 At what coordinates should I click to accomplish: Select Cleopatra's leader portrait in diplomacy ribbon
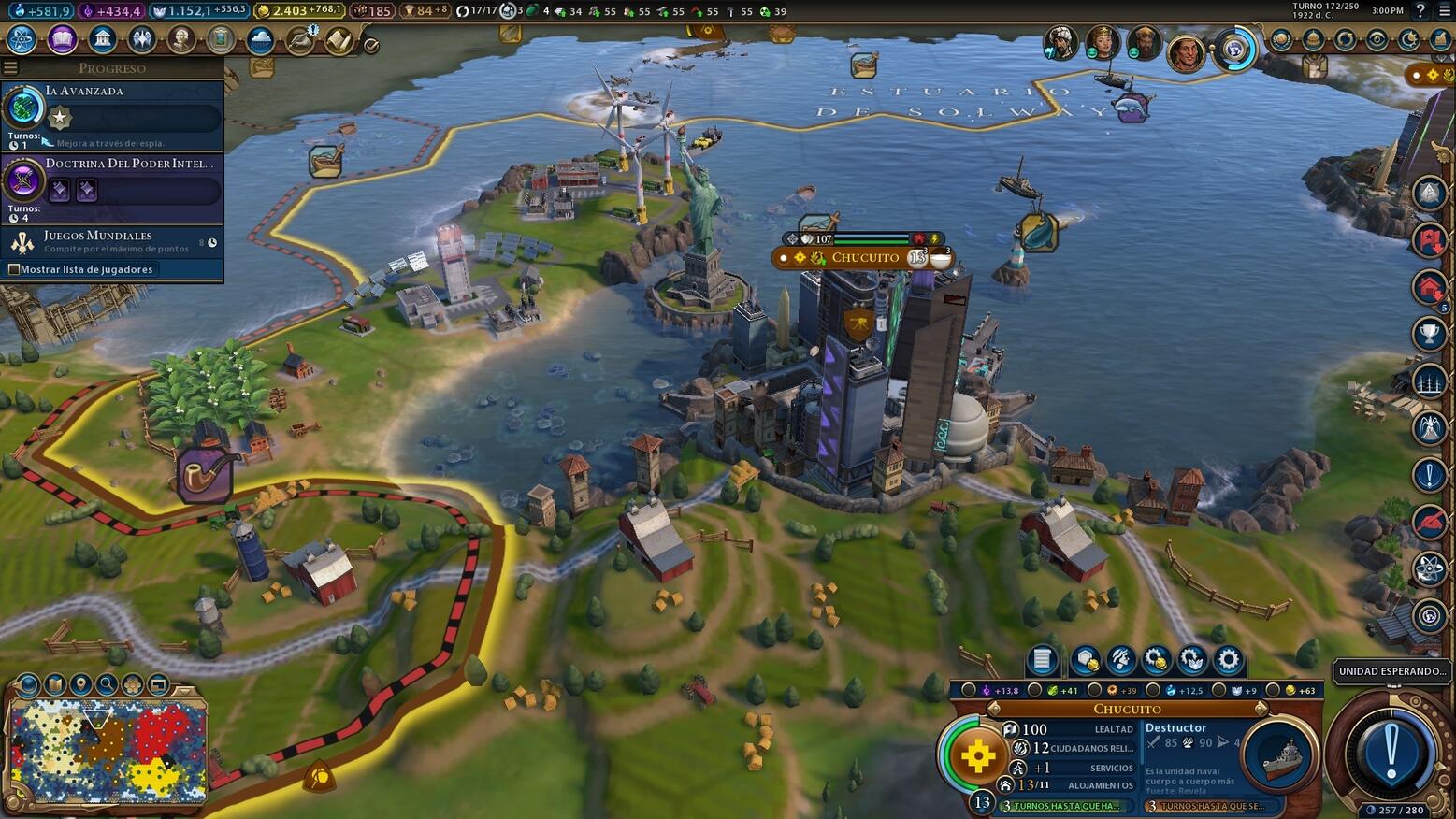coord(1102,42)
